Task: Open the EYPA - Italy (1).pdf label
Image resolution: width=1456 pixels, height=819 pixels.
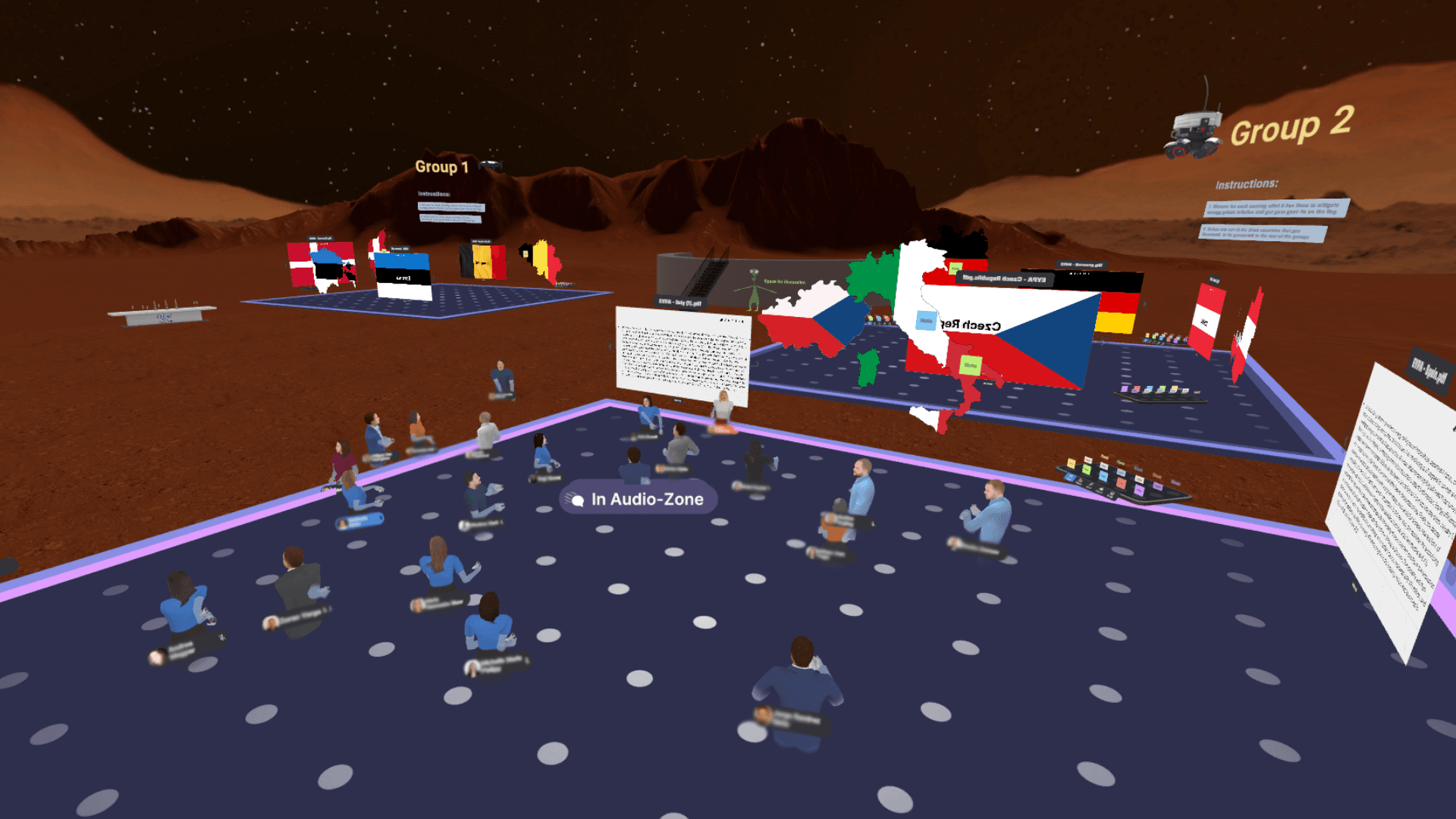Action: point(679,303)
